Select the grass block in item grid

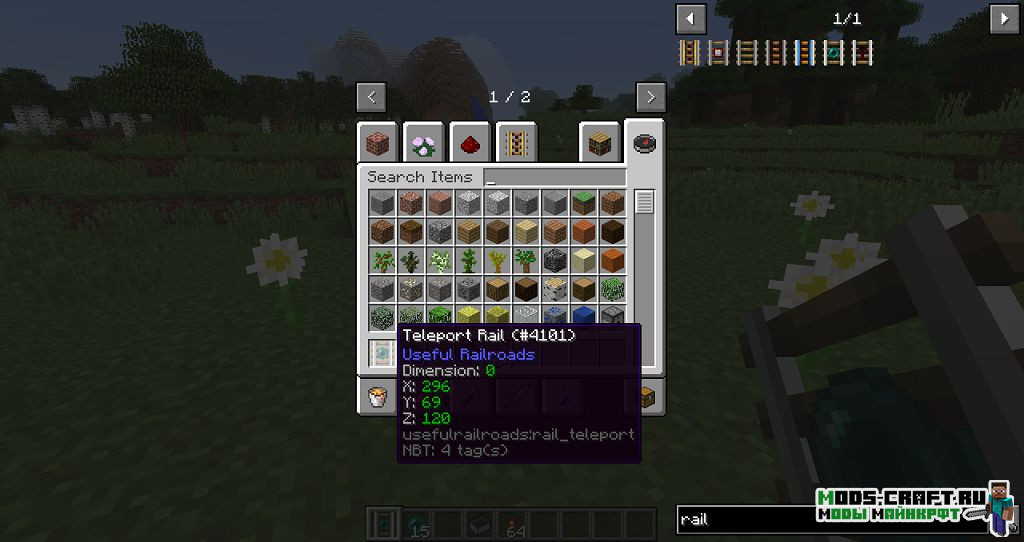[x=584, y=203]
